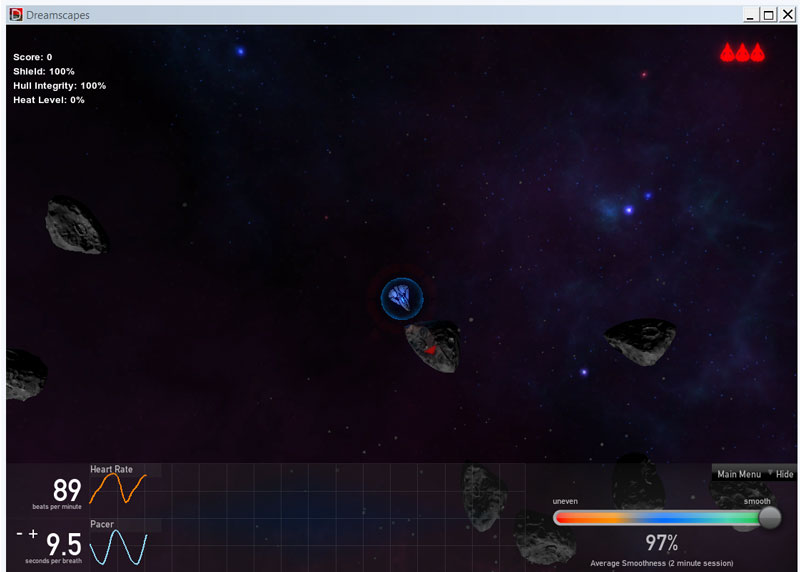
Task: Click the smoothness slider knob
Action: [769, 517]
